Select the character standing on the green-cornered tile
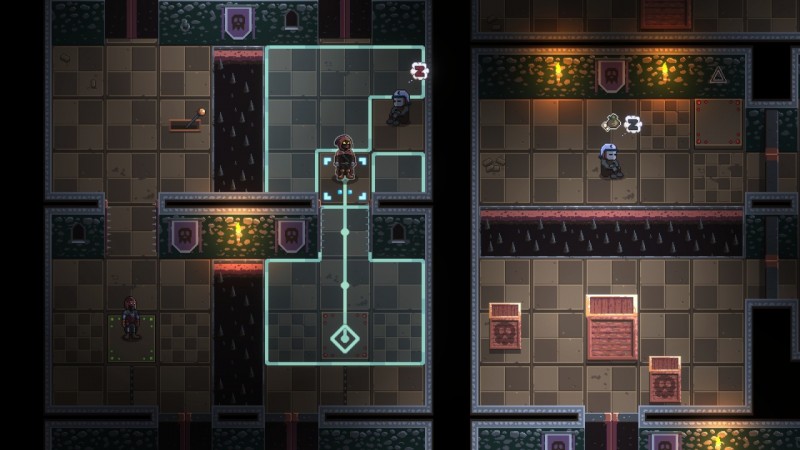The image size is (800, 450). click(130, 317)
